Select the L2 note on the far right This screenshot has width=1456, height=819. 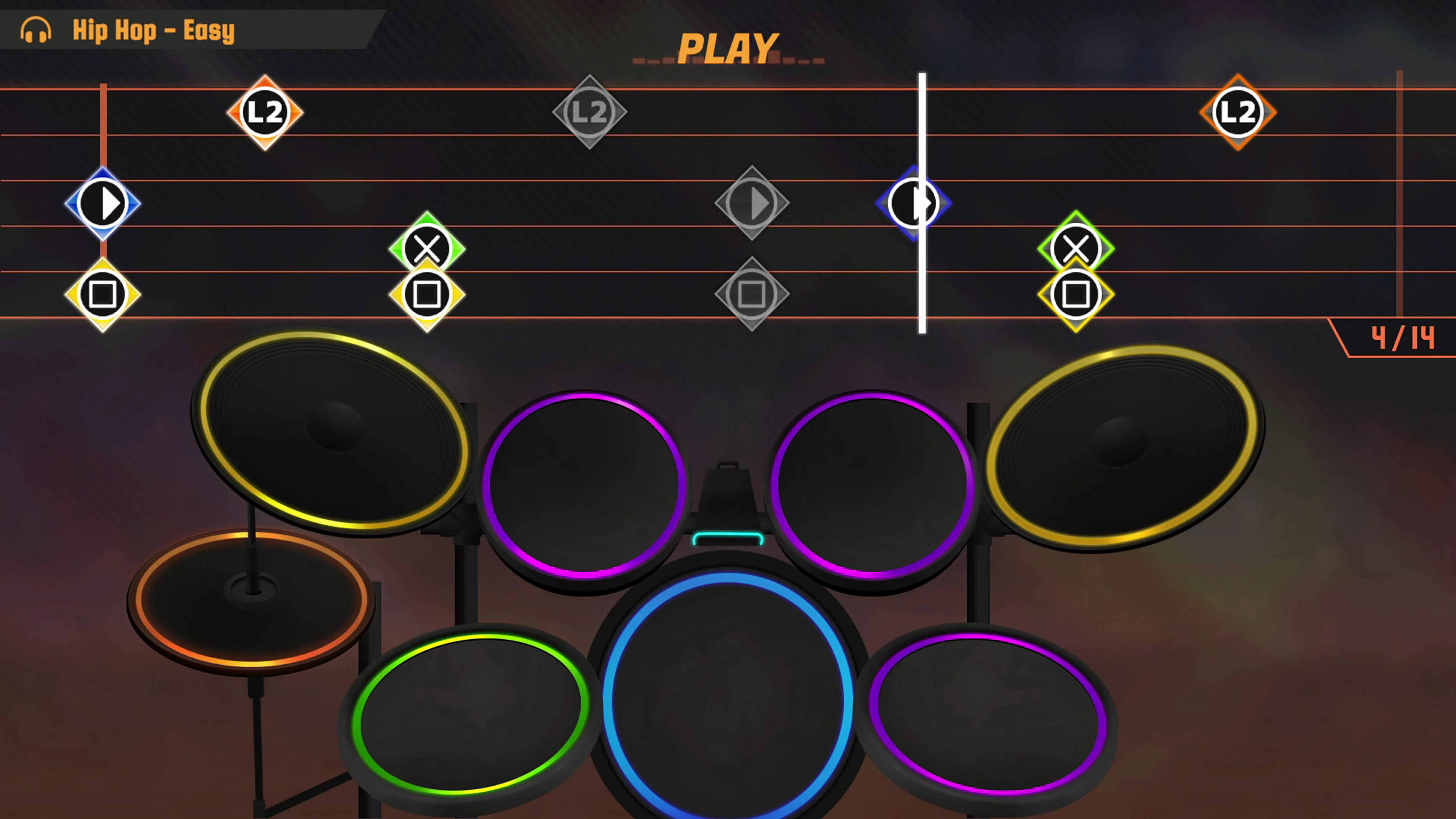coord(1238,112)
